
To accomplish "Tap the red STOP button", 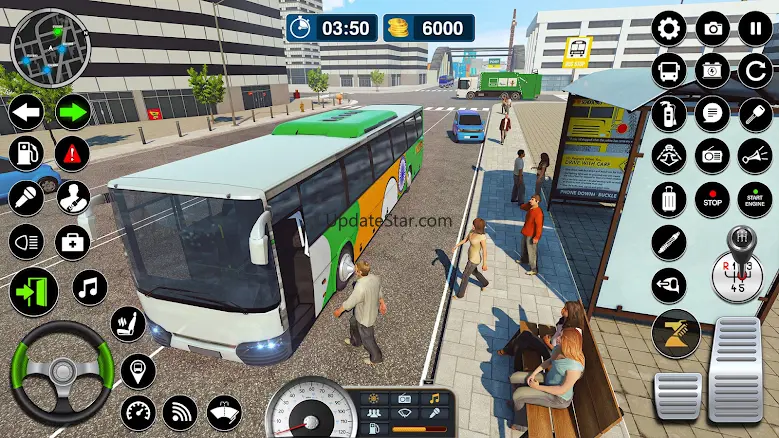I will 712,198.
